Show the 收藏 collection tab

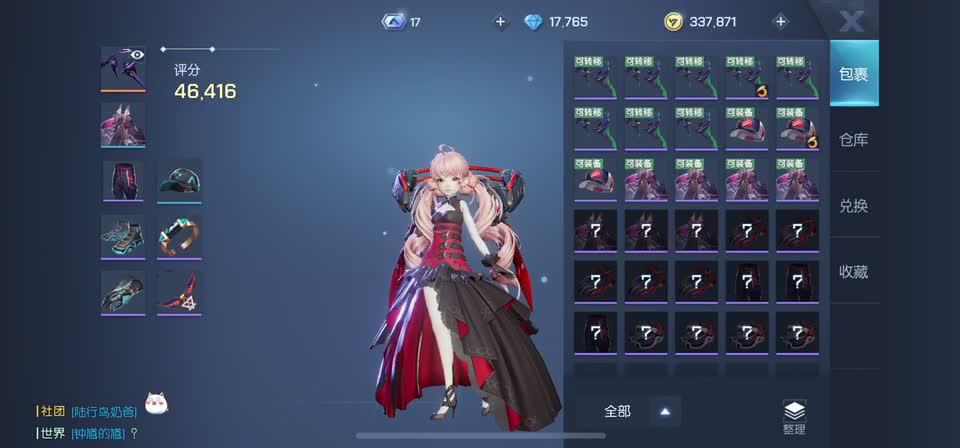[853, 270]
